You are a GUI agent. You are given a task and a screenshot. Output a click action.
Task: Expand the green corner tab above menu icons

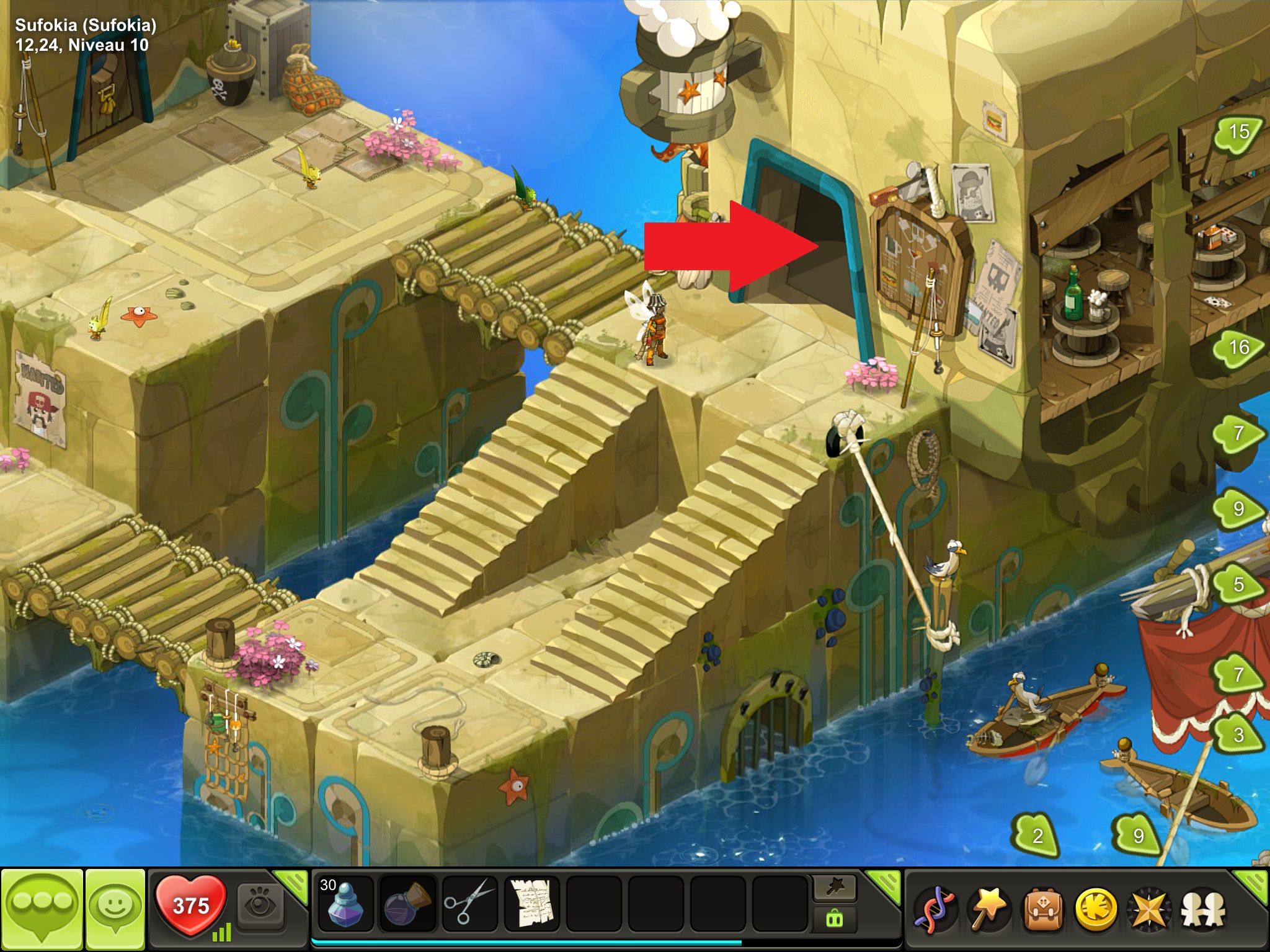tap(1253, 883)
